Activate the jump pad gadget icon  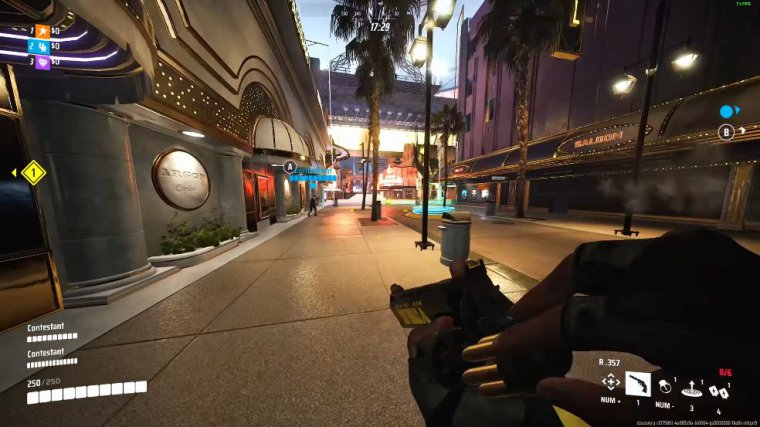click(690, 386)
